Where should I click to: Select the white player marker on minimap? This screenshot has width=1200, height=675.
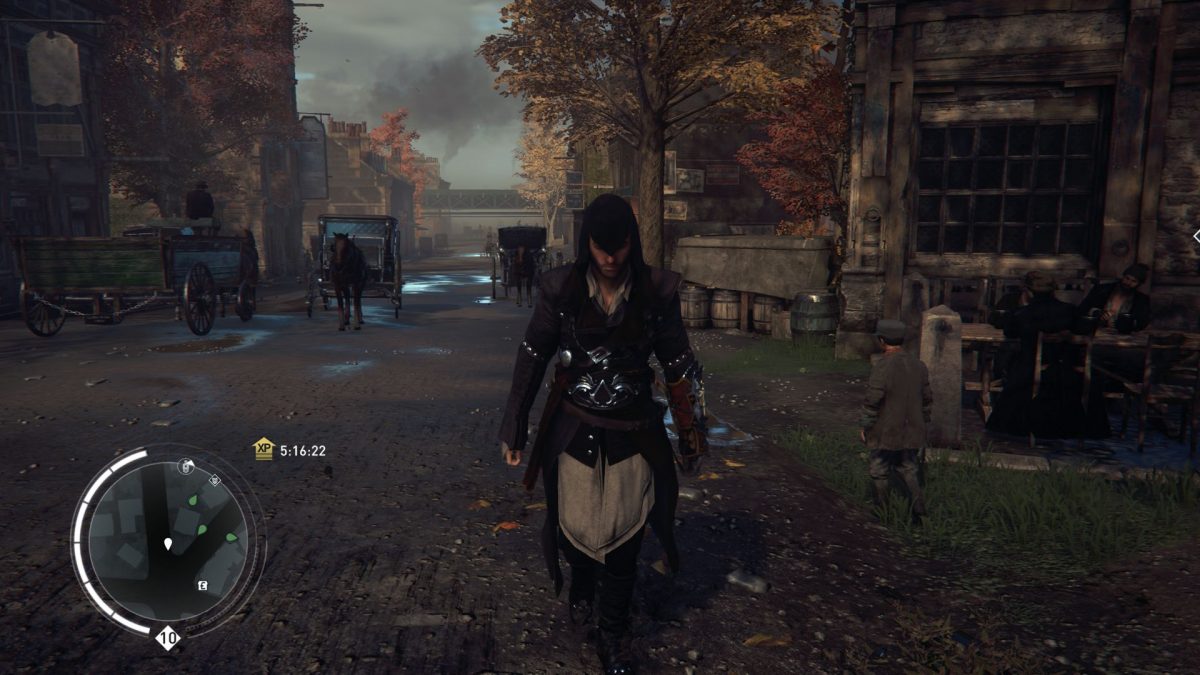[168, 545]
